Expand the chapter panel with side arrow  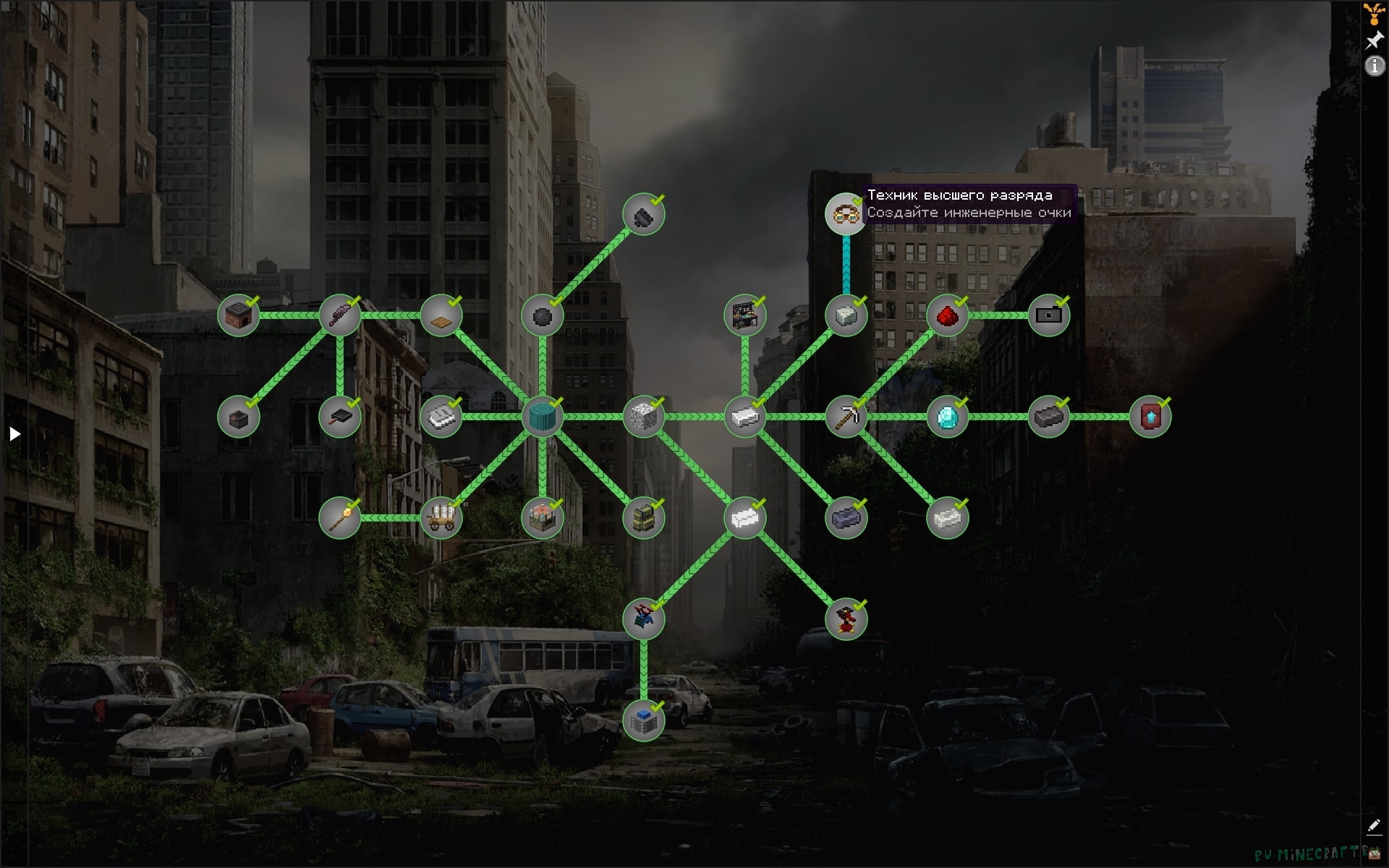click(x=14, y=434)
